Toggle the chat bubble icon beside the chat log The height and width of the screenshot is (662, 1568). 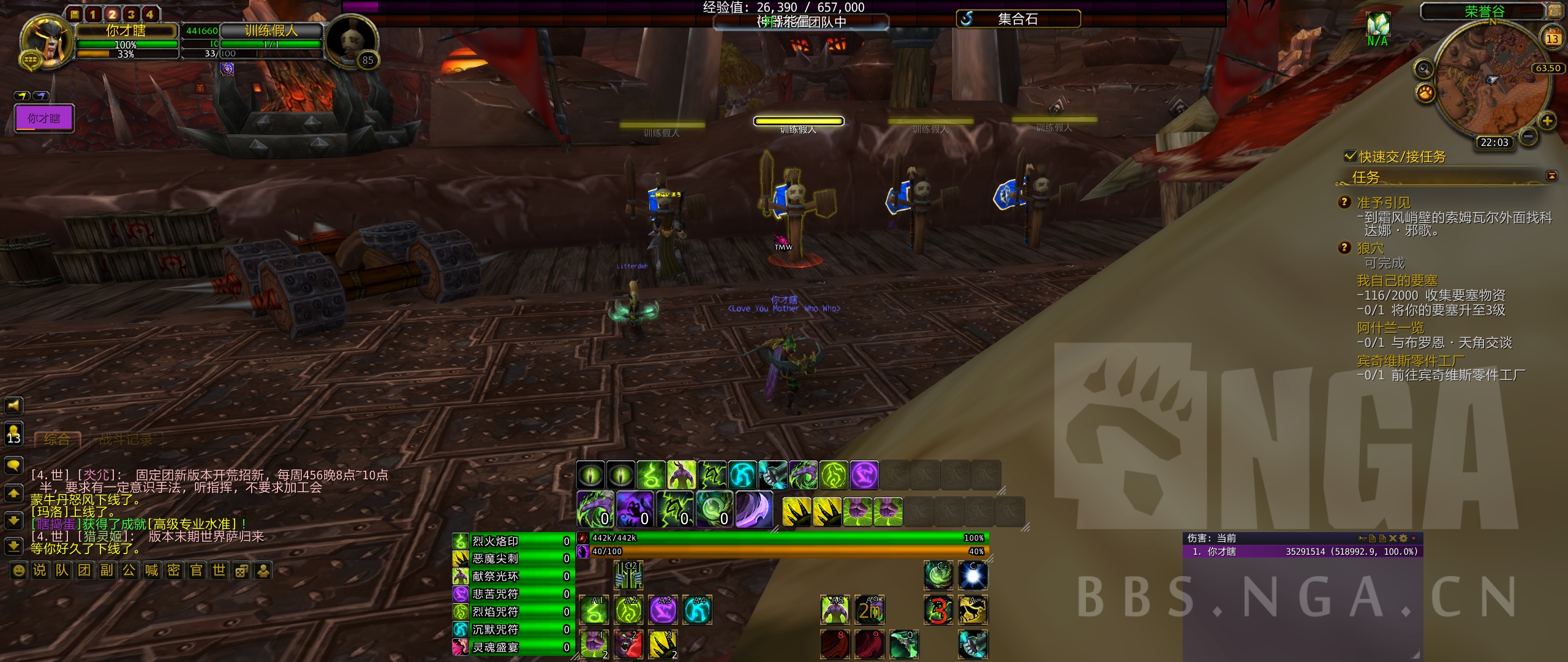tap(13, 466)
